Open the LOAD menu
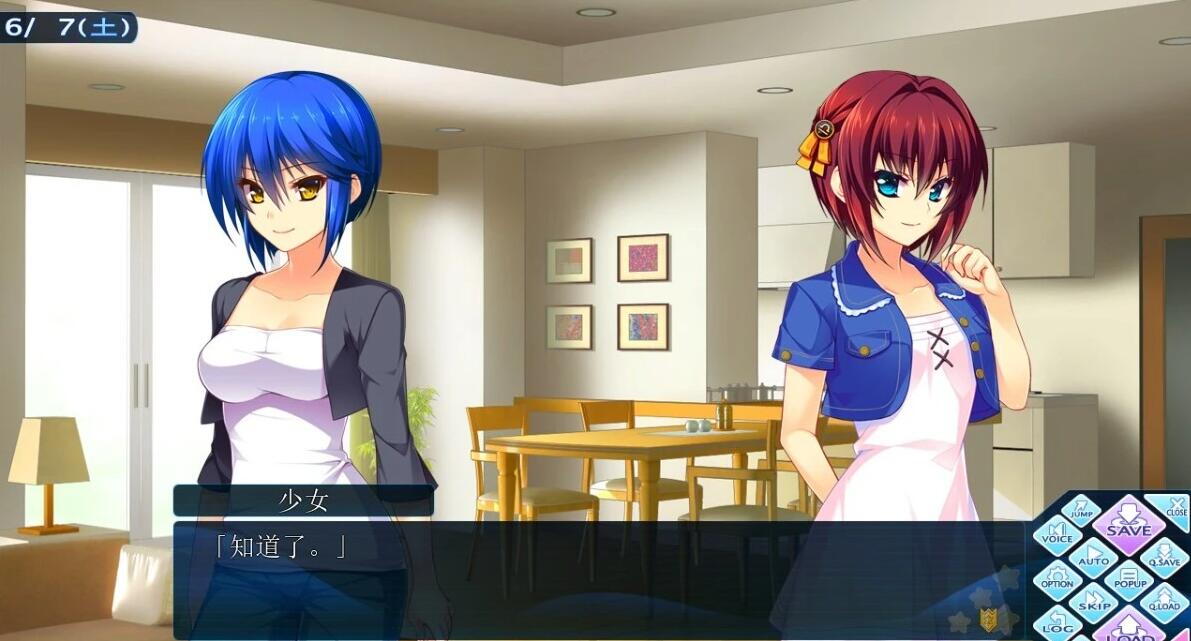This screenshot has height=641, width=1191. (x=1128, y=630)
